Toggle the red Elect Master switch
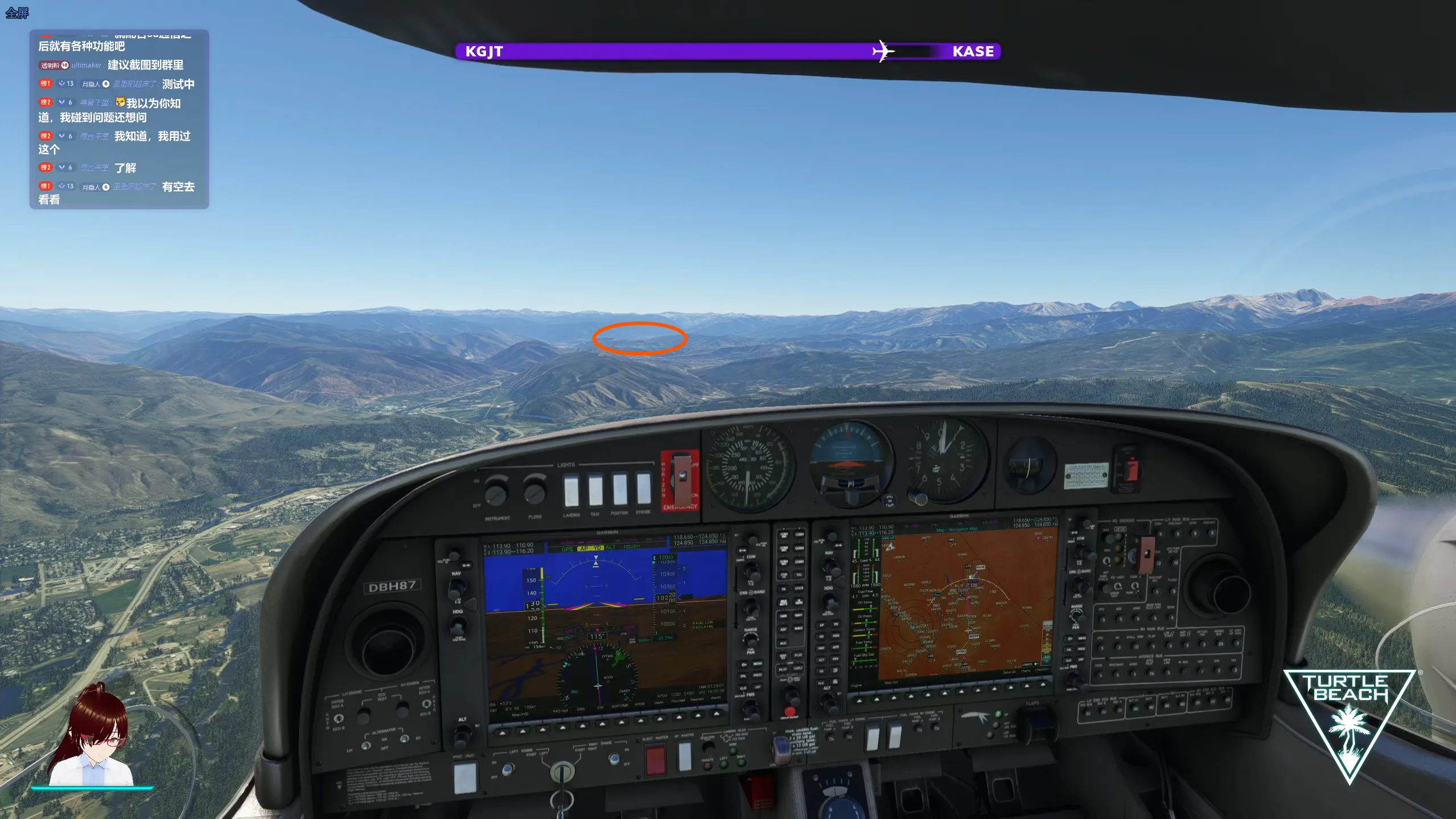1456x819 pixels. pyautogui.click(x=655, y=760)
